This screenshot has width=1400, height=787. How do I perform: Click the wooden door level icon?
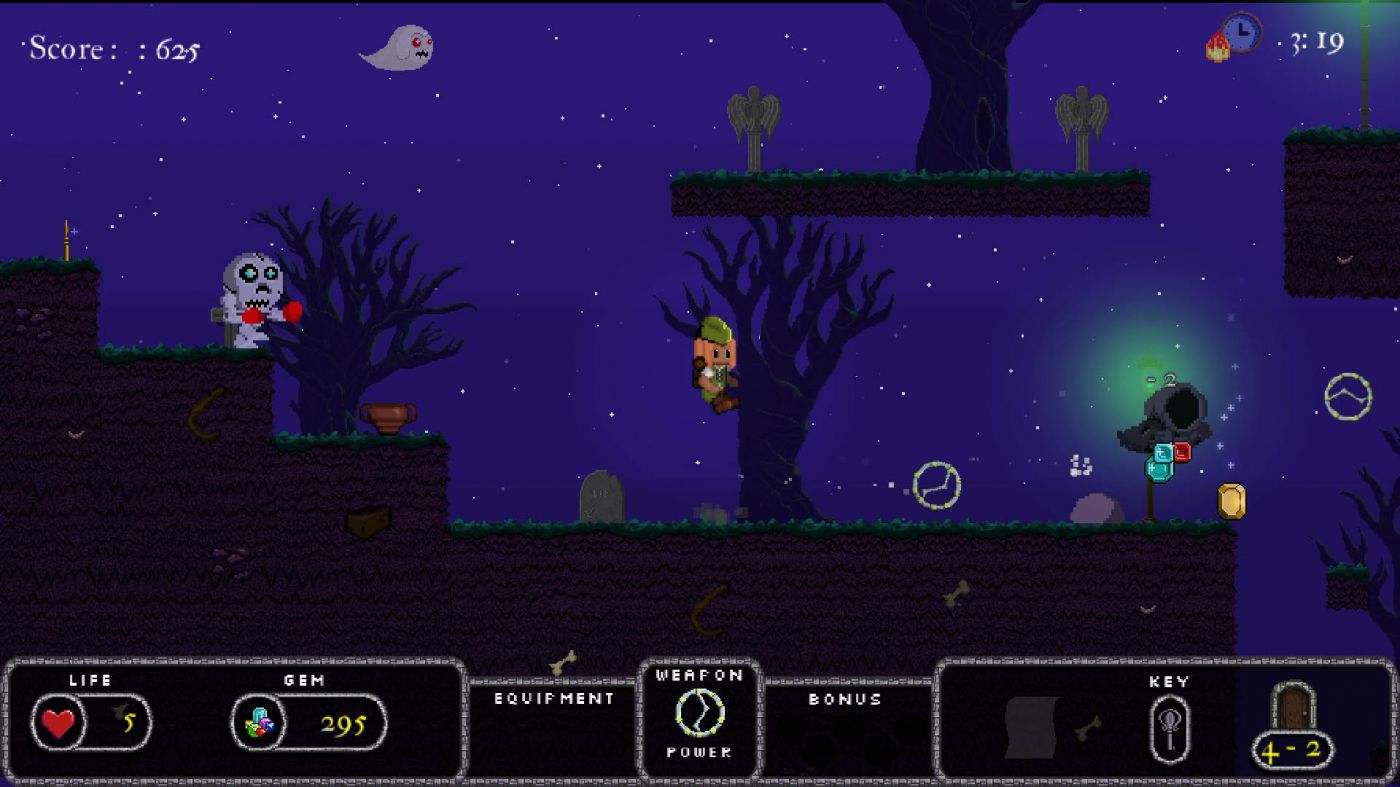click(x=1293, y=708)
